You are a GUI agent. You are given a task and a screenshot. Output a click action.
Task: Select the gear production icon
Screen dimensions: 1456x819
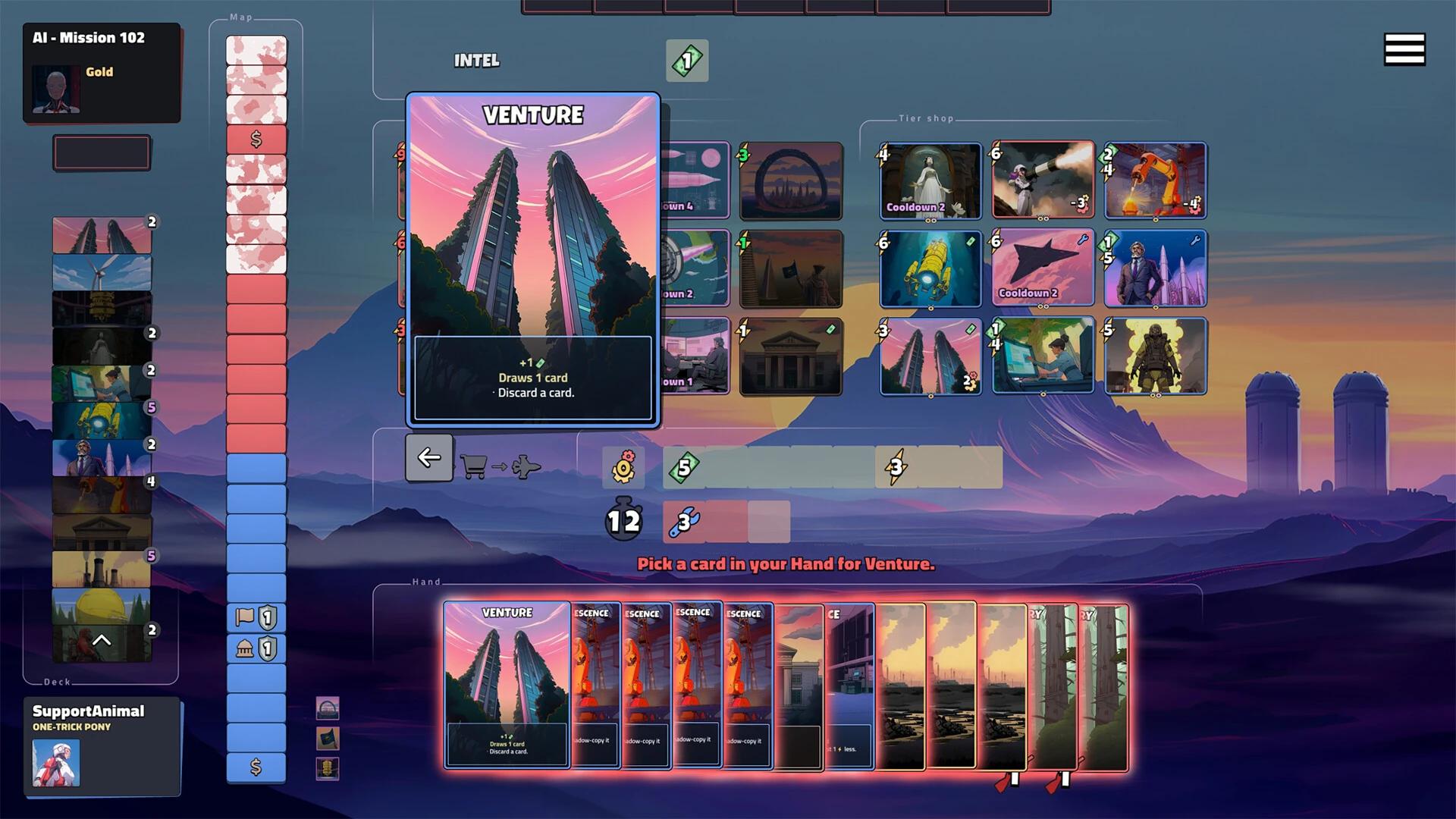pos(623,466)
